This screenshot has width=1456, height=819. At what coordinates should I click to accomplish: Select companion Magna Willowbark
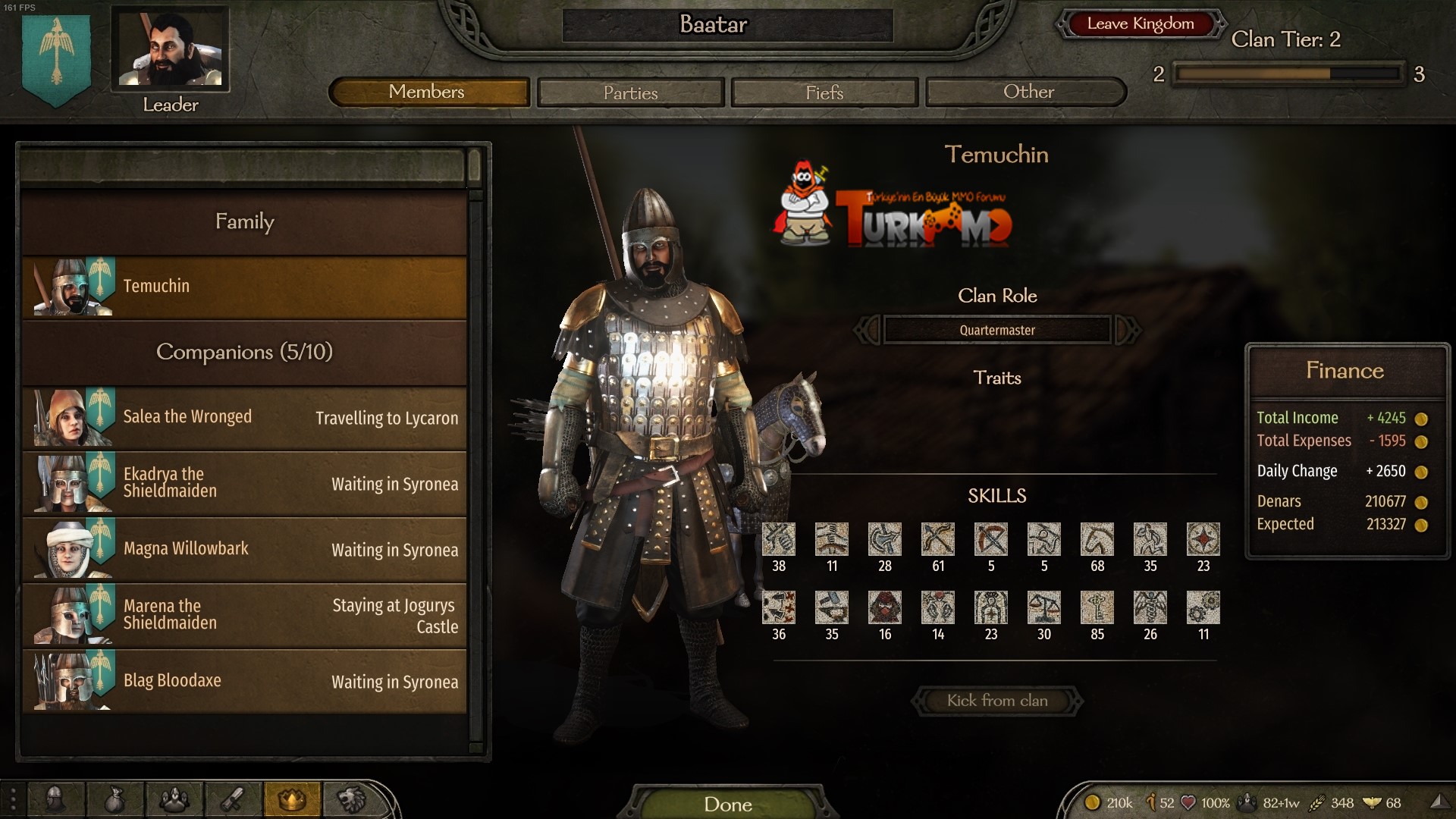coord(244,549)
